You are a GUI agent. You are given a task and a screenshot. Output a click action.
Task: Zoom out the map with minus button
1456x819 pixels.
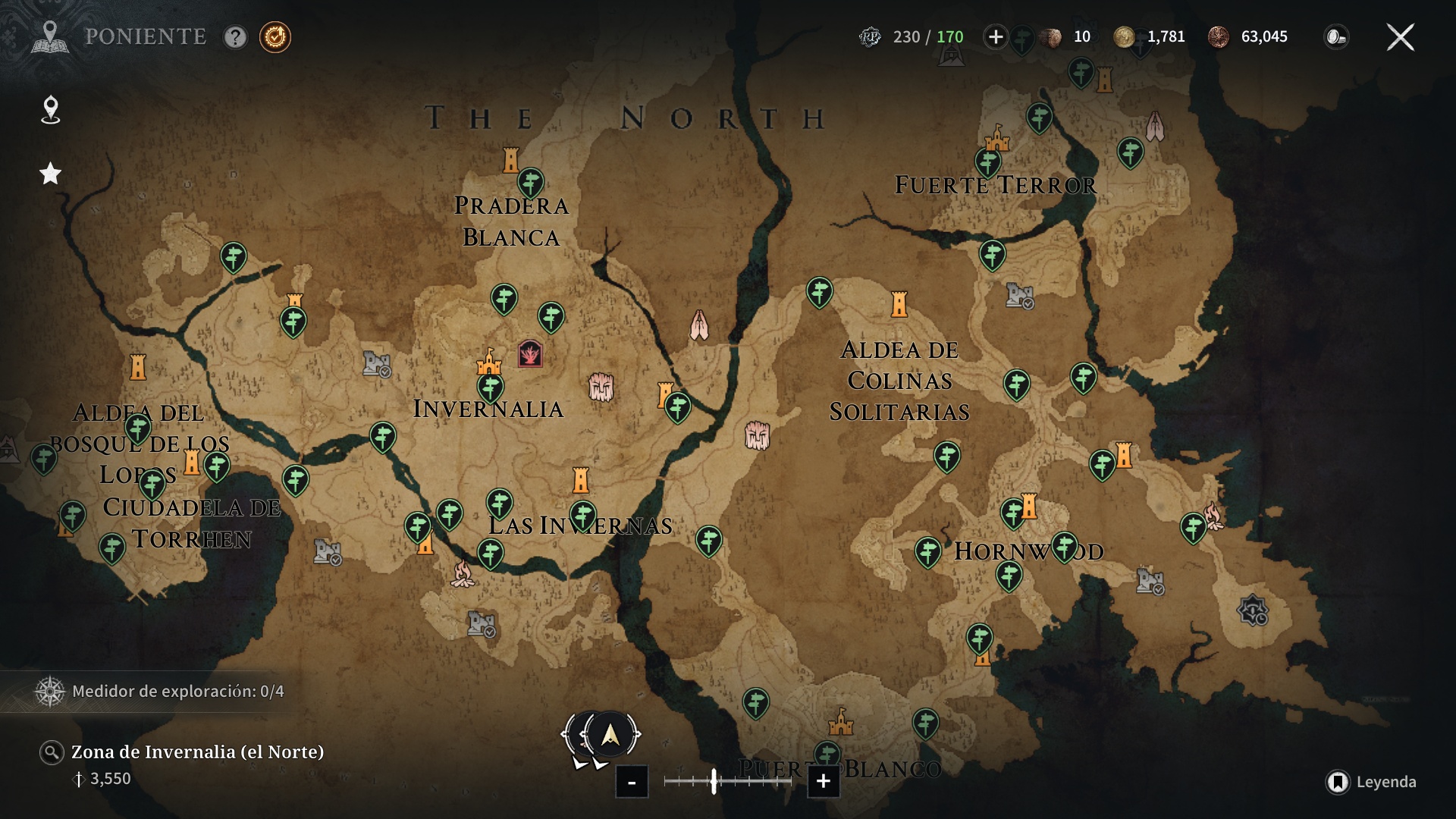pos(632,782)
